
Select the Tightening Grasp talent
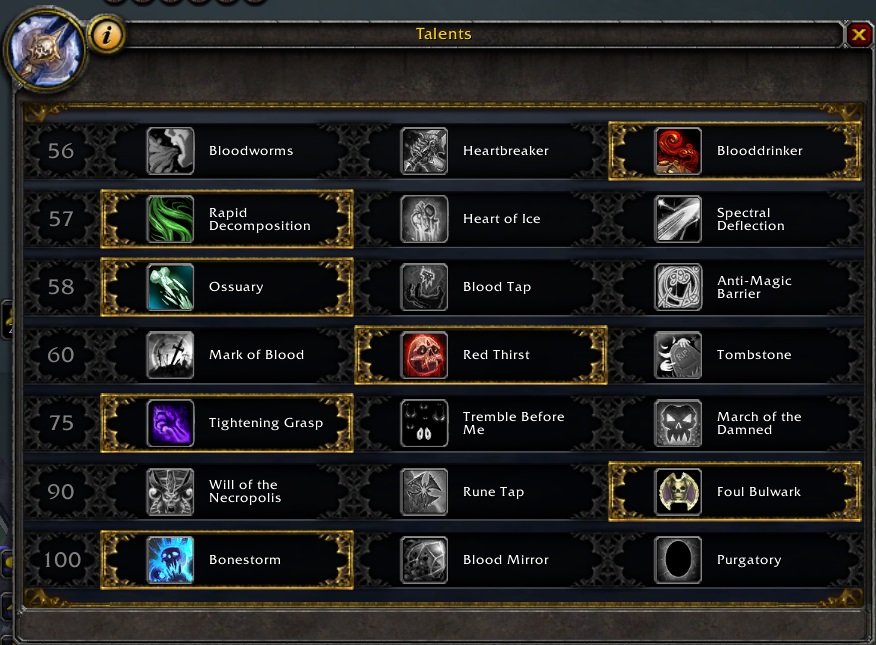tap(227, 423)
